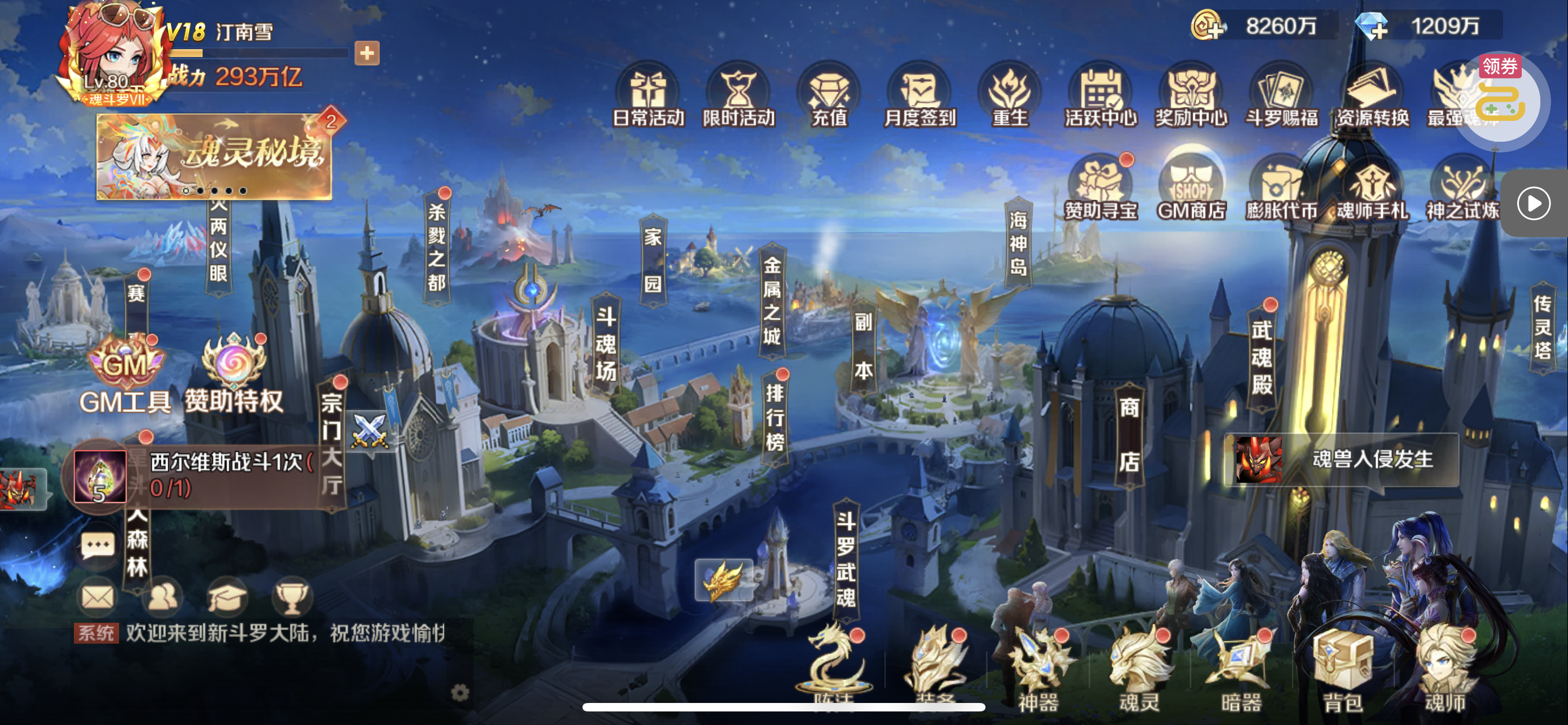Open 赞助特权 sponsor privileges
The height and width of the screenshot is (725, 1568).
point(234,374)
